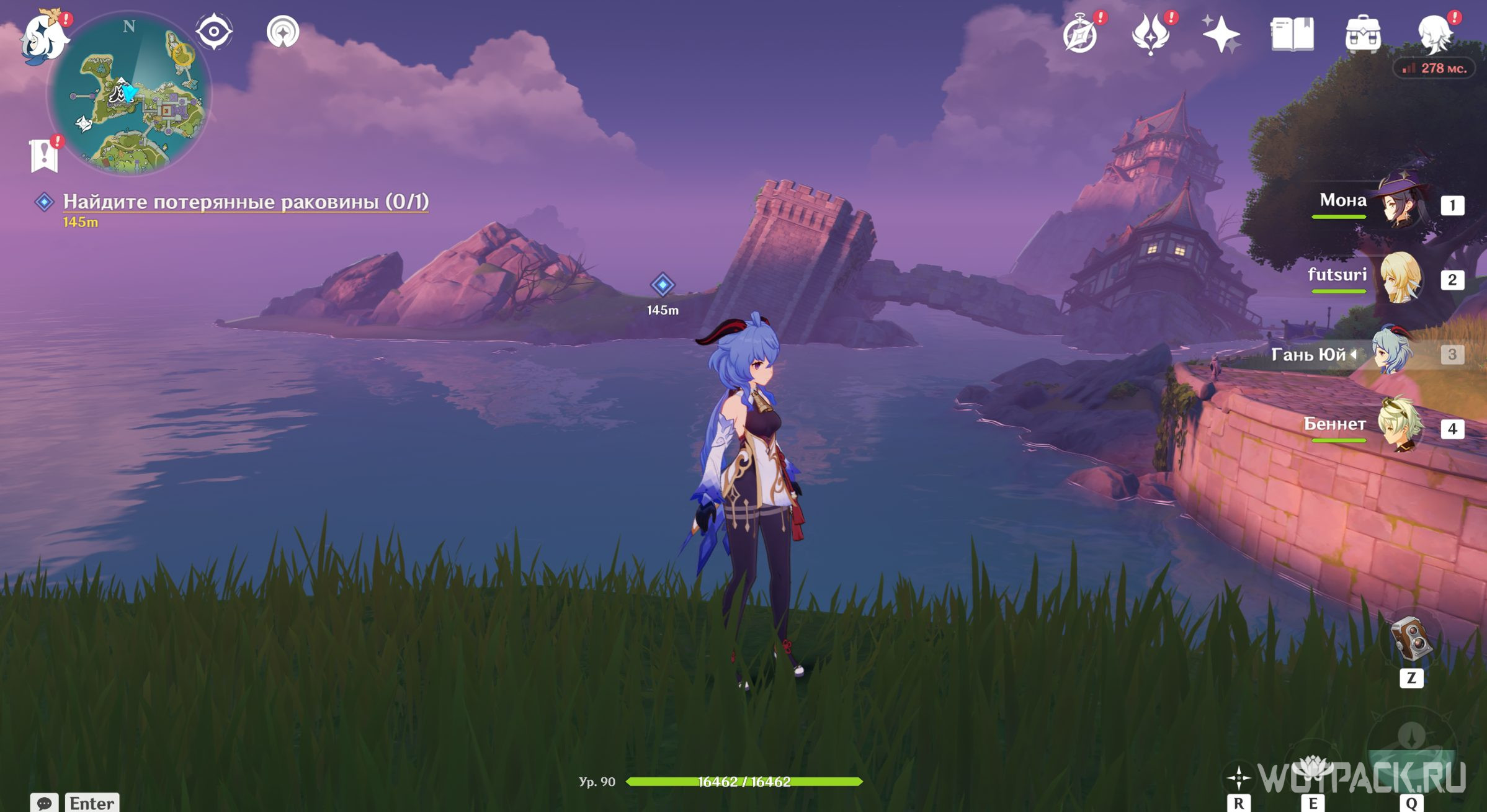
Task: Open the chat speech bubble
Action: (44, 803)
